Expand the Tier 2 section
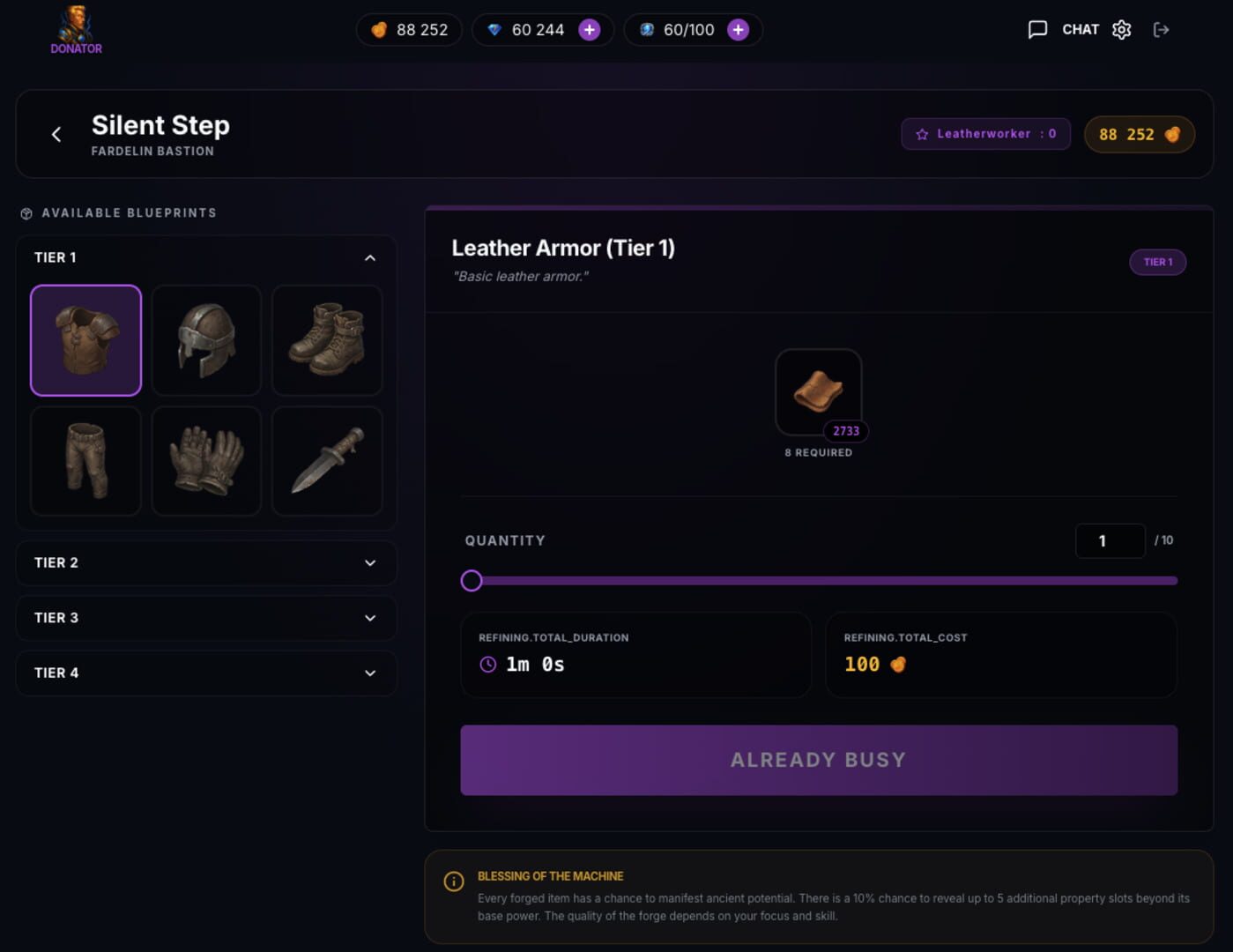 [206, 562]
